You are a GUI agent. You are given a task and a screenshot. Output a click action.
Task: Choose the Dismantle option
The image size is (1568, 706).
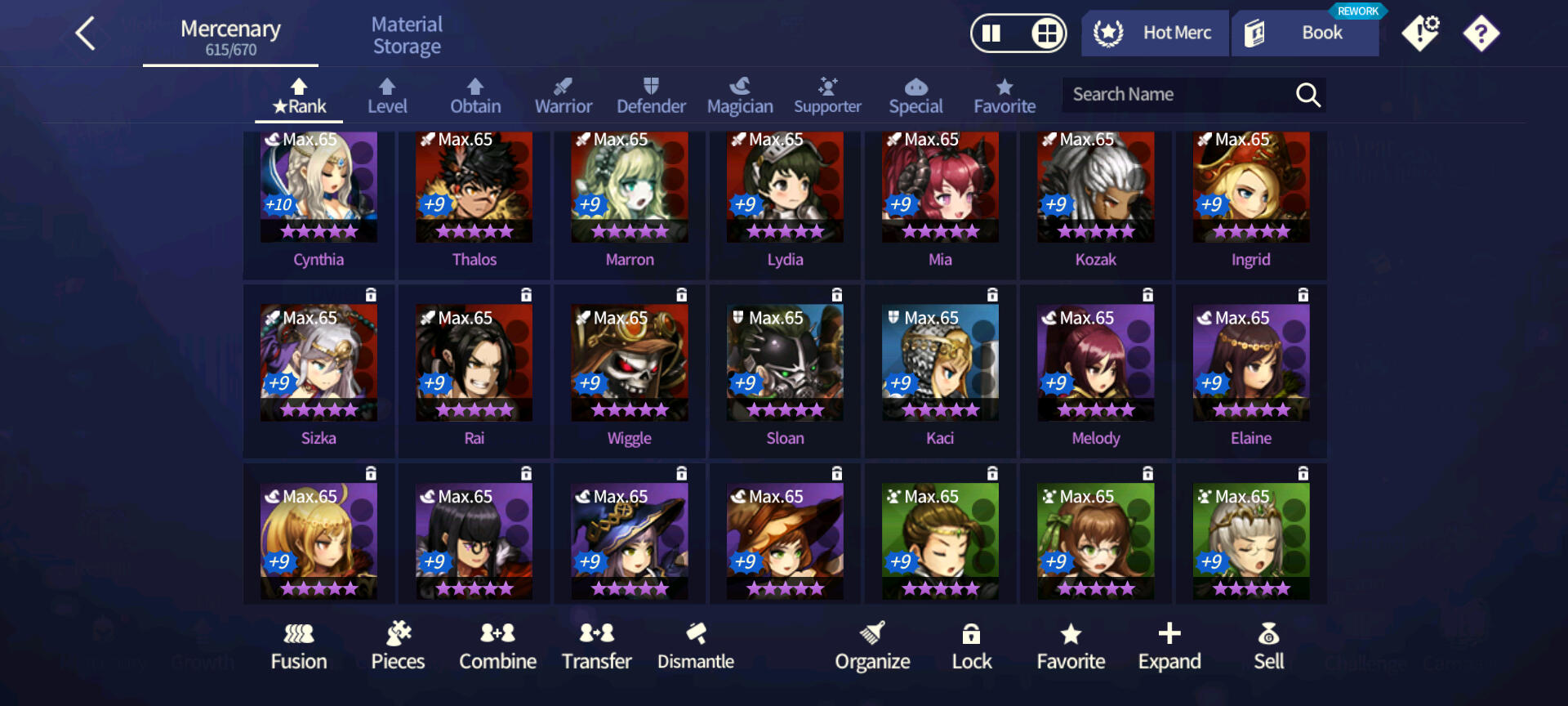696,646
